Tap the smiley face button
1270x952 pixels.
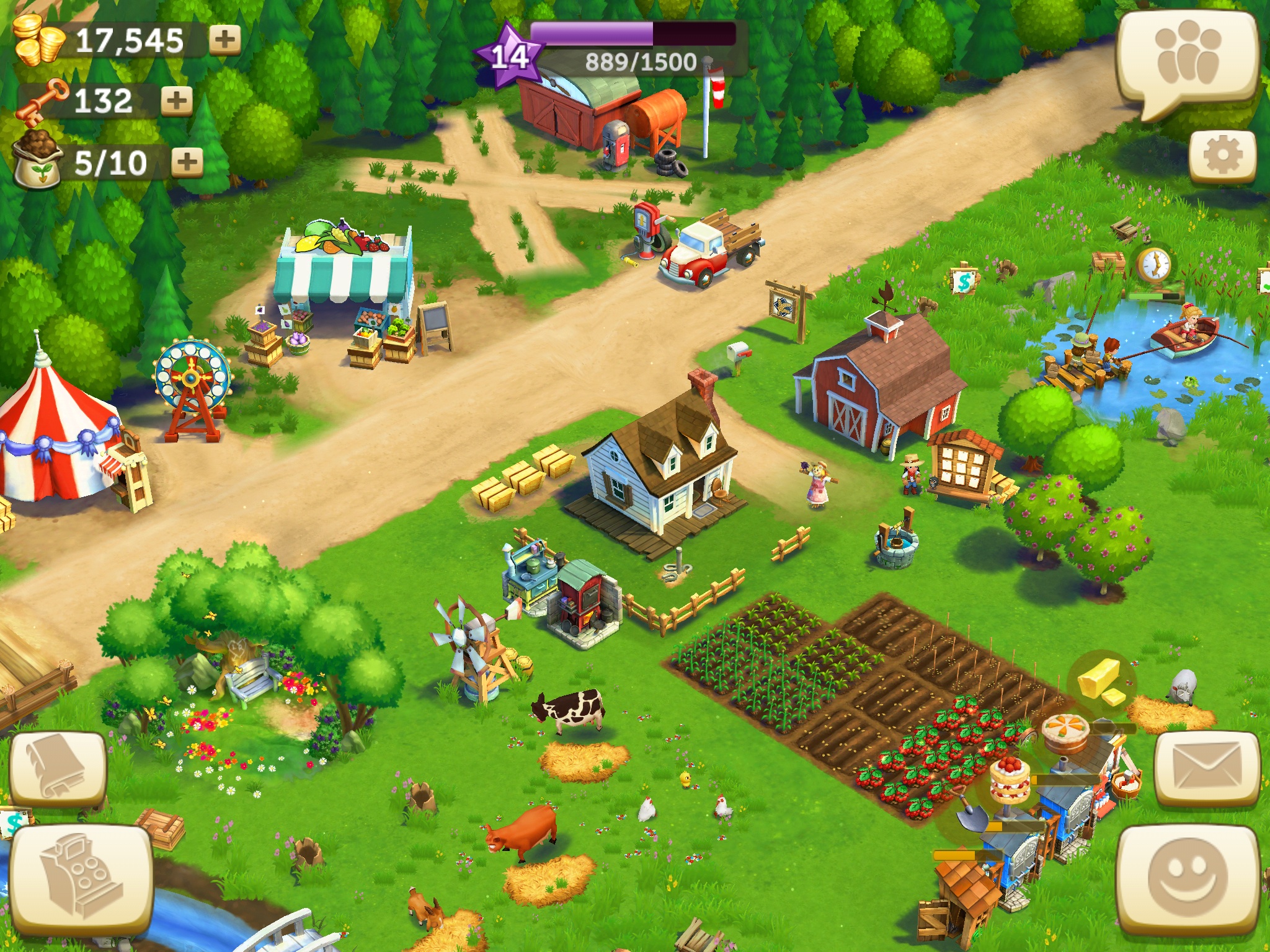tap(1187, 879)
